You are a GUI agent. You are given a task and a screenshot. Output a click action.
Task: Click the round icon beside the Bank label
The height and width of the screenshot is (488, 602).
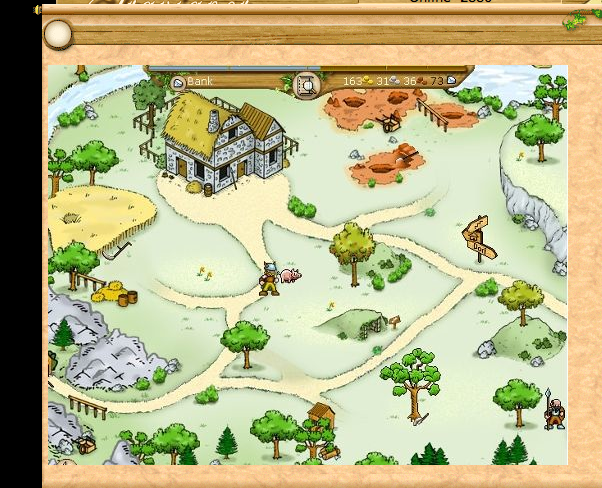click(178, 83)
